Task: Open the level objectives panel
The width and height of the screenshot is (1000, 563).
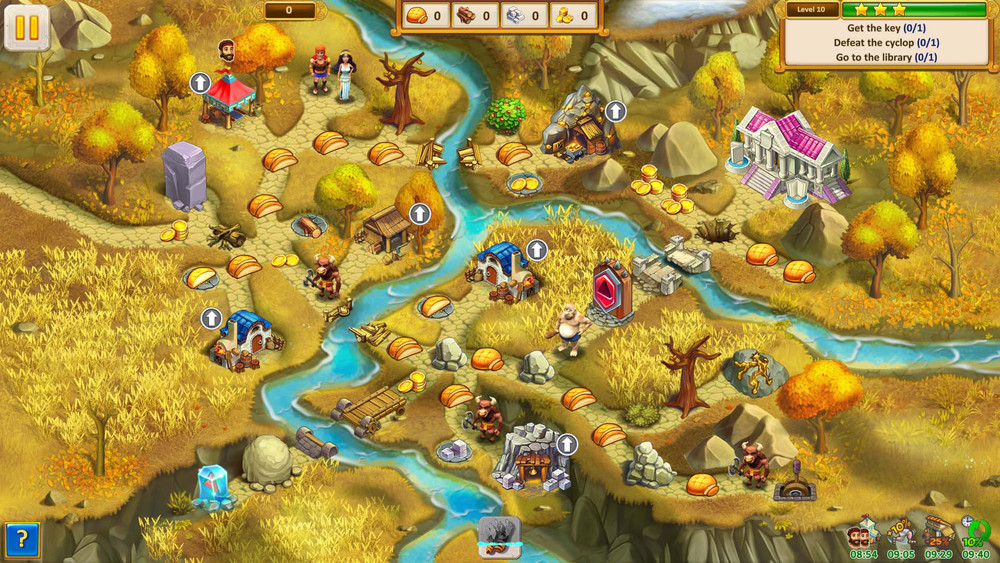Action: (x=886, y=43)
